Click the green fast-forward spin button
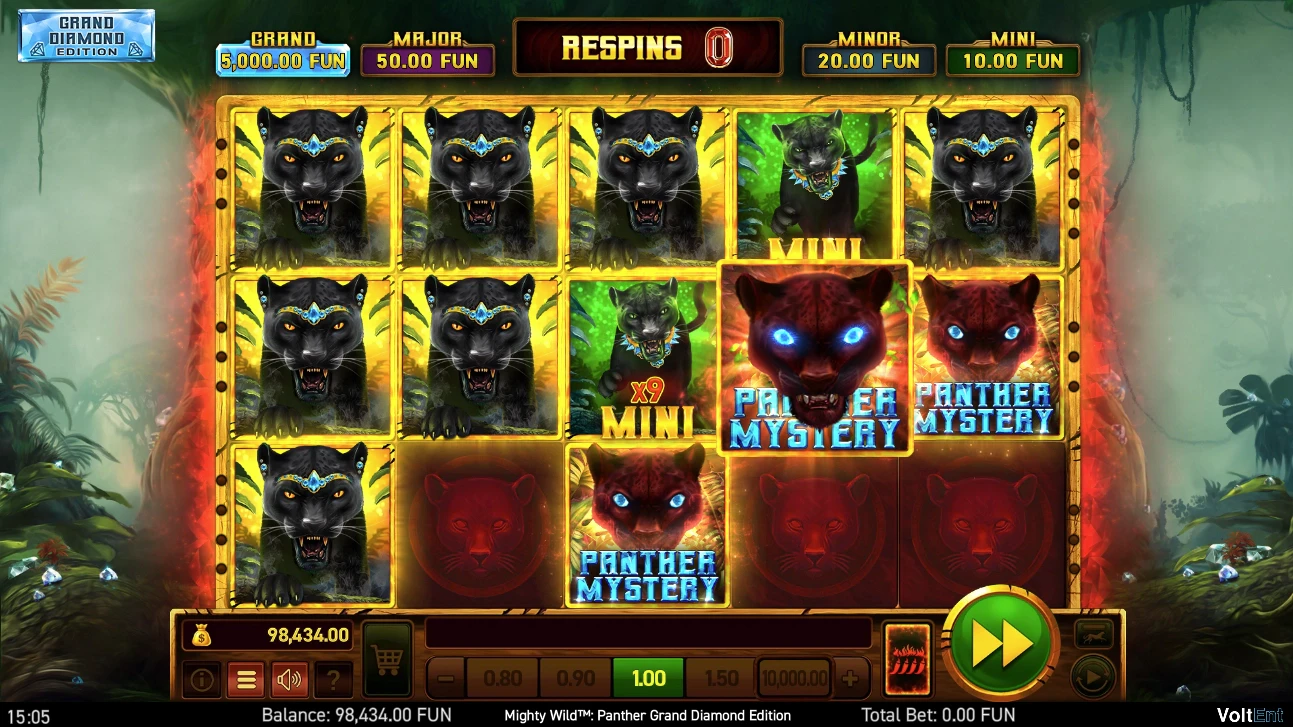Screen dimensions: 1293x727 [1000, 645]
